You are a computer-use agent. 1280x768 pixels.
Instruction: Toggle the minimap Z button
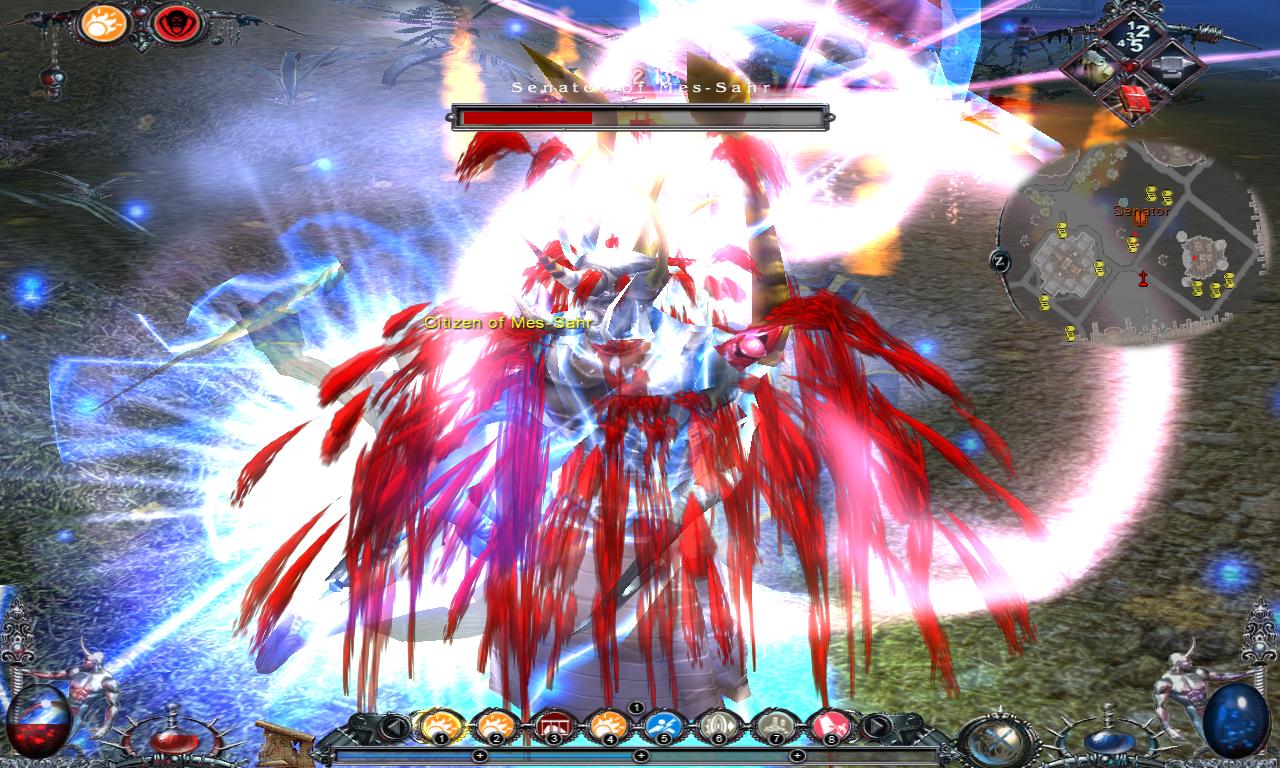pos(1000,262)
